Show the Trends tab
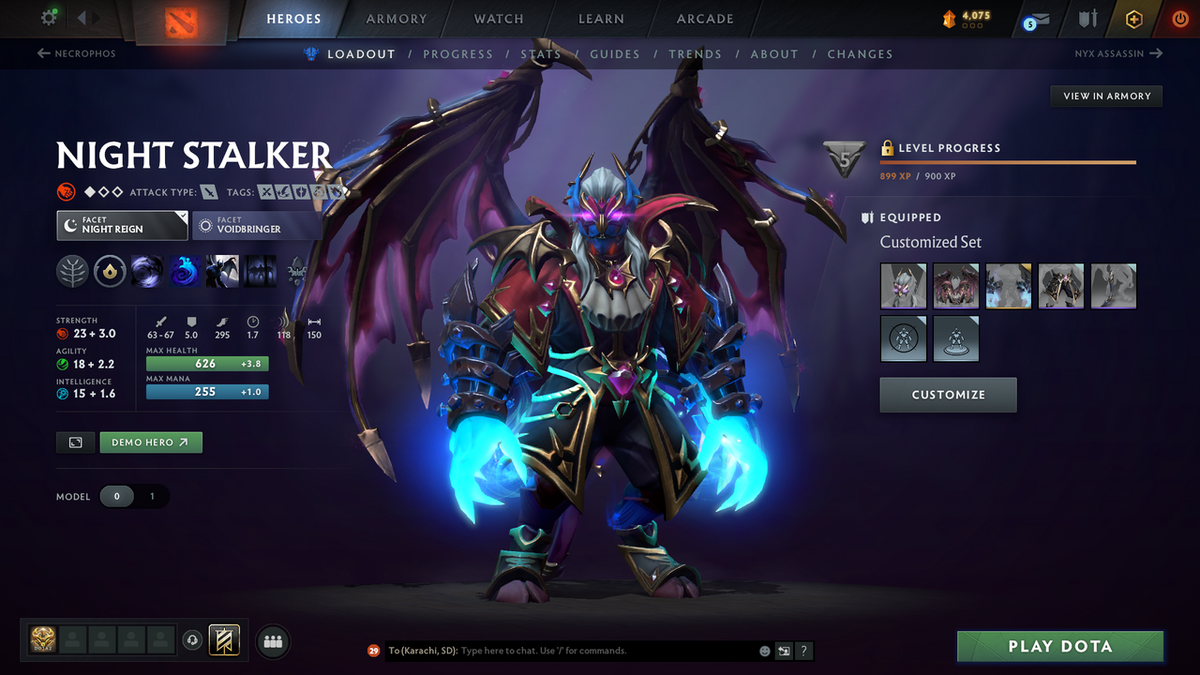The height and width of the screenshot is (675, 1200). click(695, 54)
